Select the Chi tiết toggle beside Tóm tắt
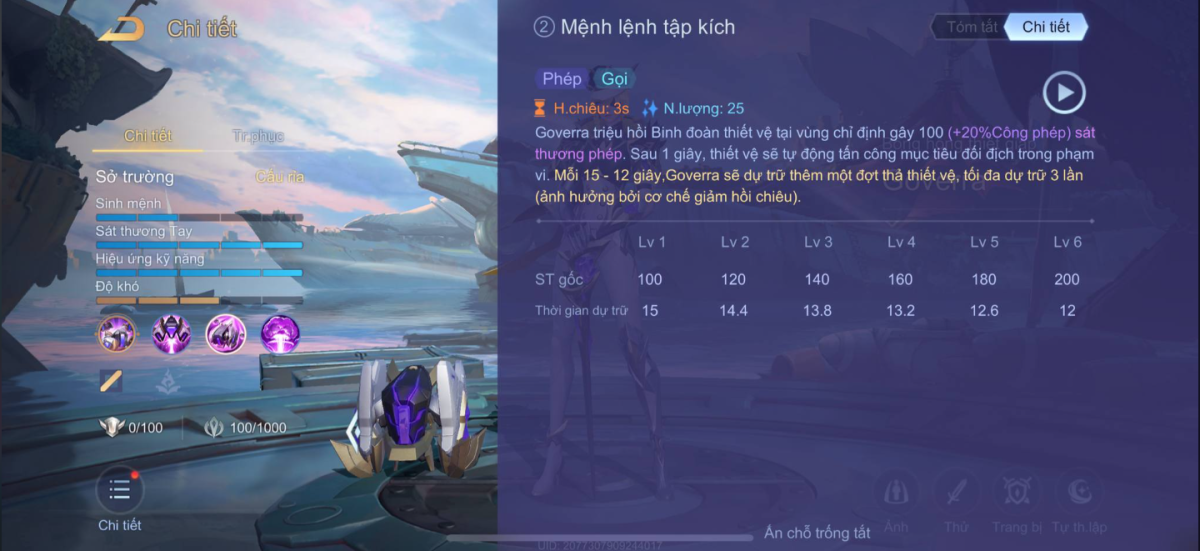The image size is (1200, 551). tap(1046, 27)
